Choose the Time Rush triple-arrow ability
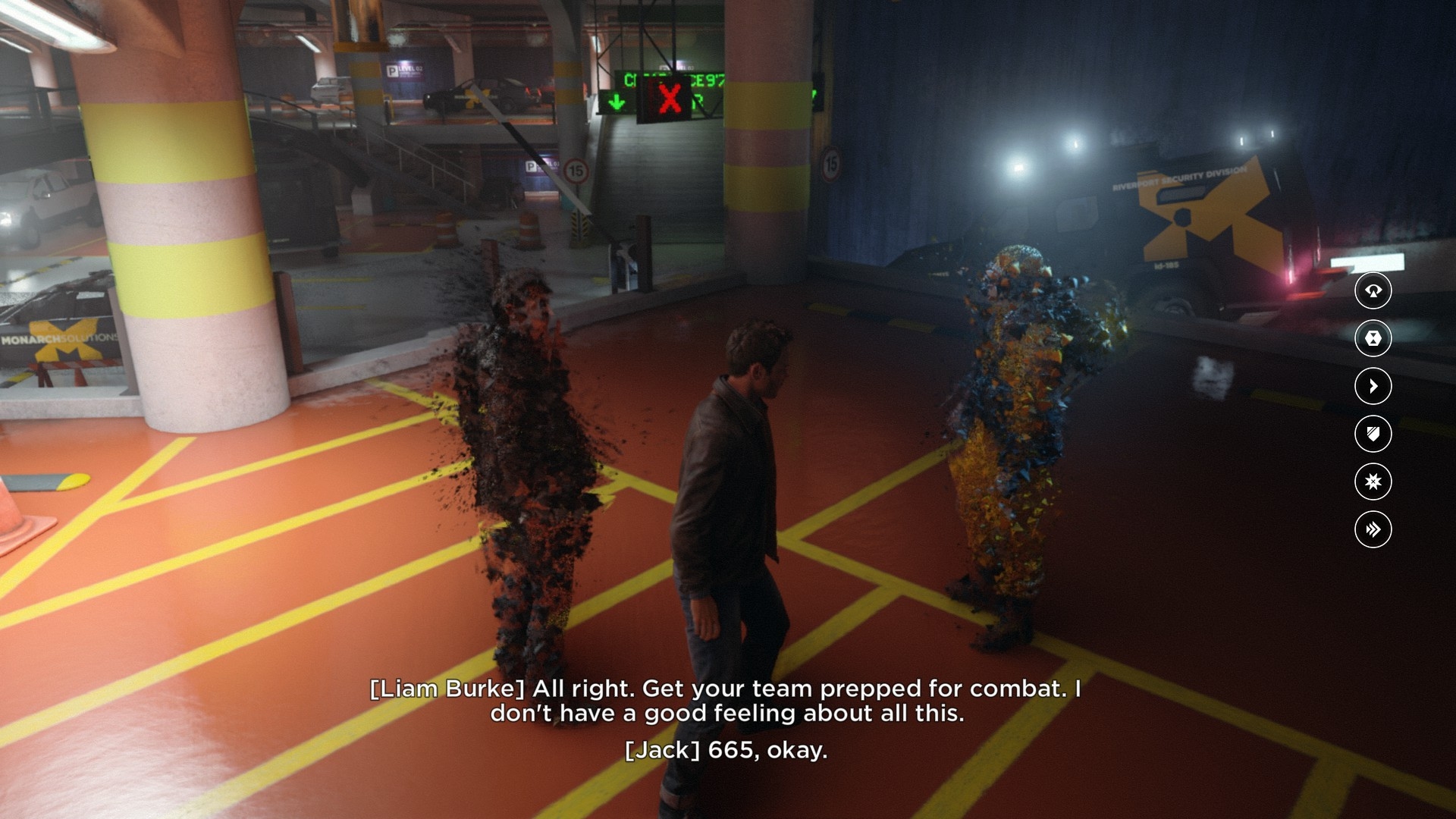The width and height of the screenshot is (1456, 819). click(1373, 529)
